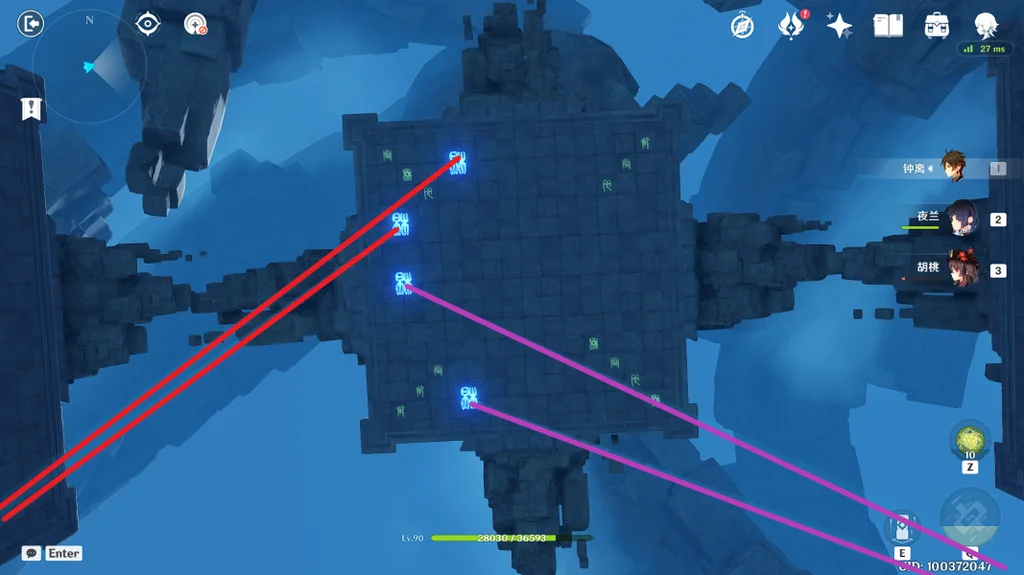Click the exit domain door icon
Image resolution: width=1024 pixels, height=575 pixels.
click(31, 23)
